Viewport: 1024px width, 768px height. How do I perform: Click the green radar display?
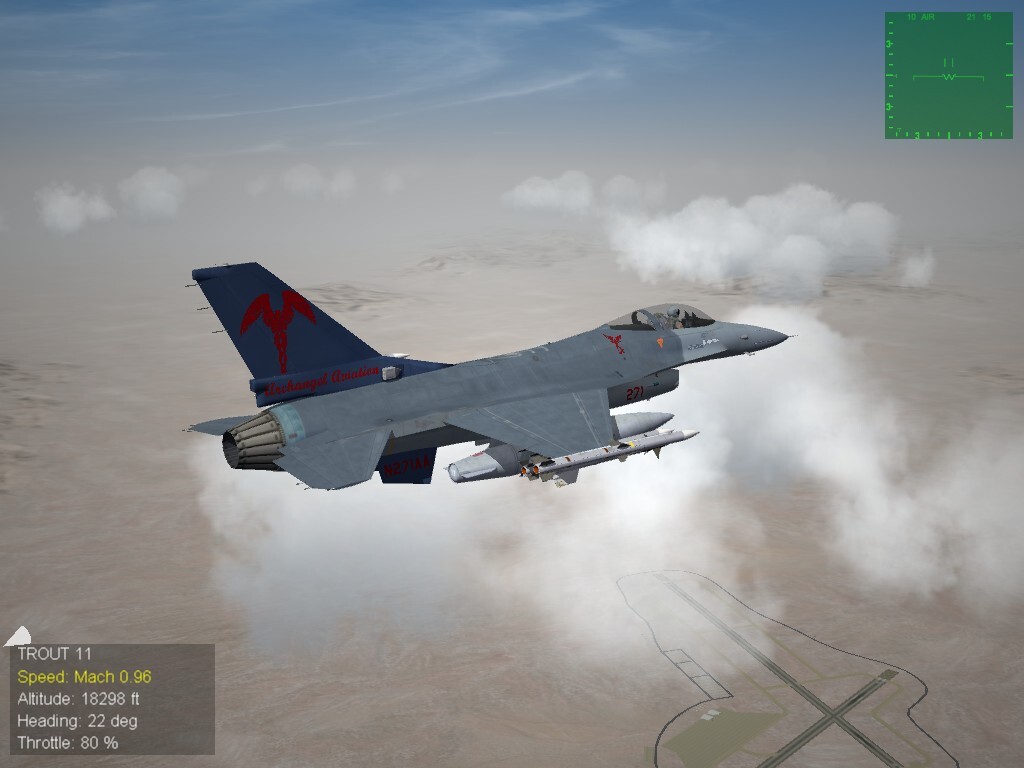948,75
